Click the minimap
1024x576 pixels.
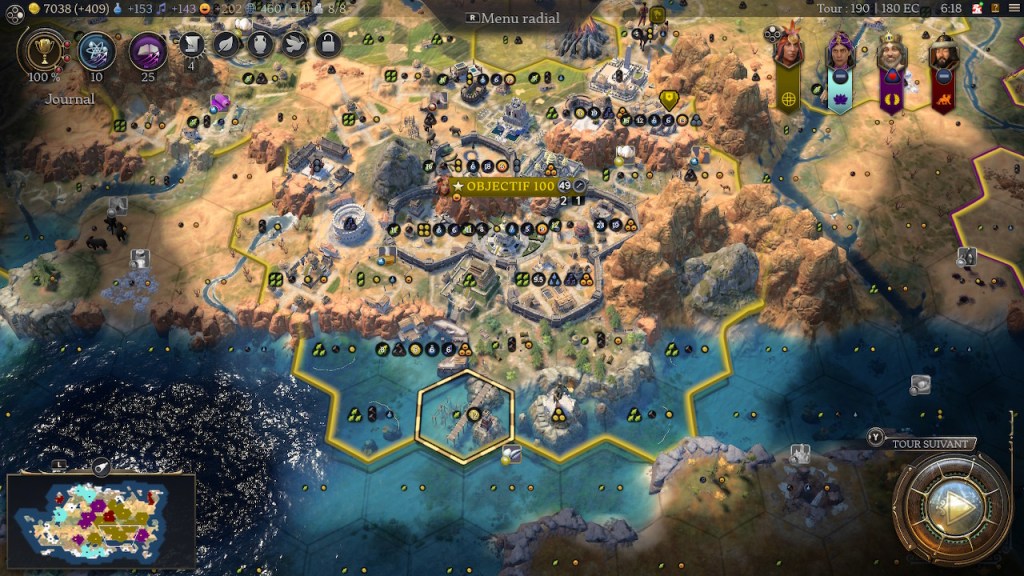(x=100, y=522)
